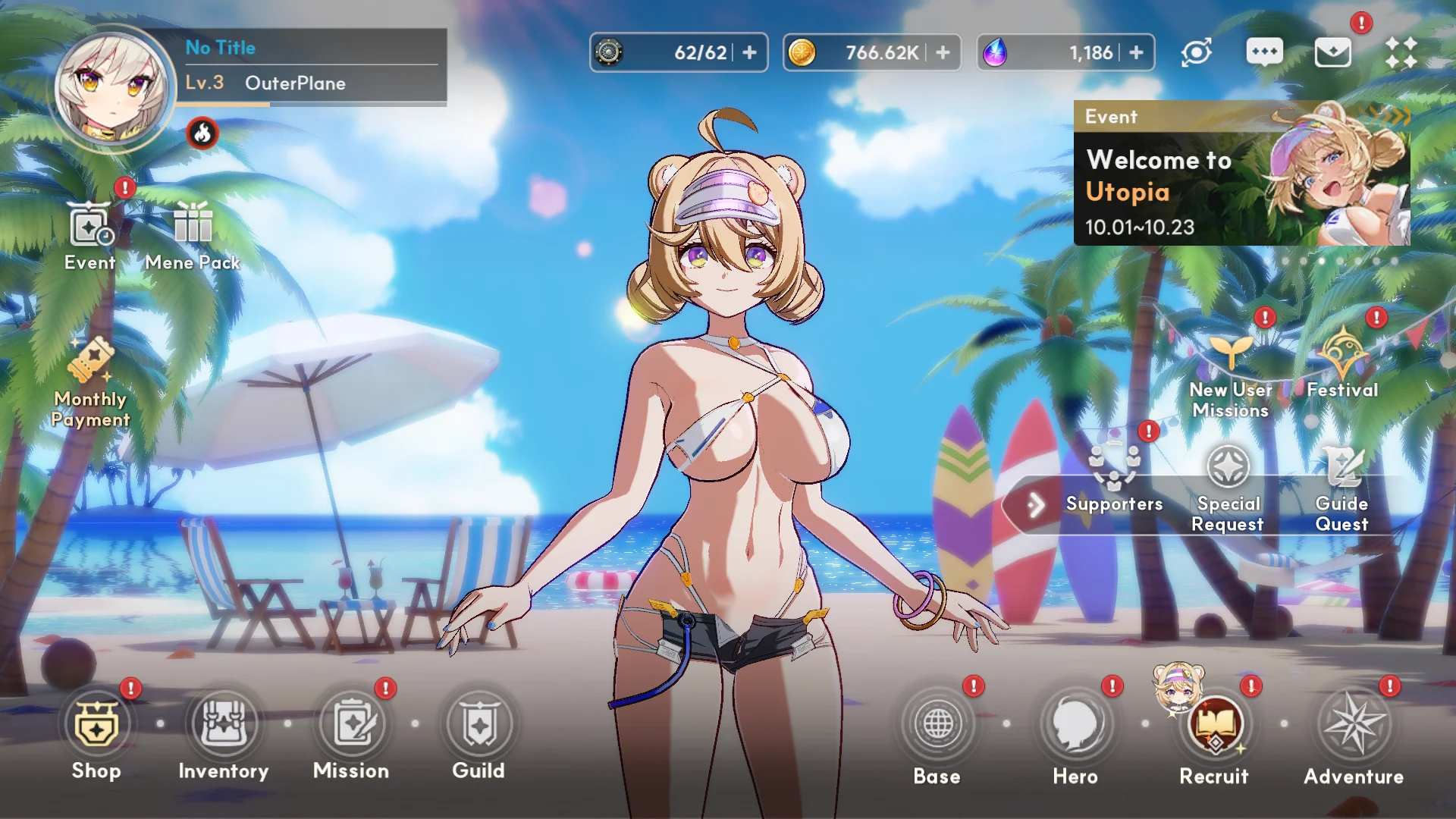Add more stamina with the plus button
The image size is (1456, 819).
[750, 52]
